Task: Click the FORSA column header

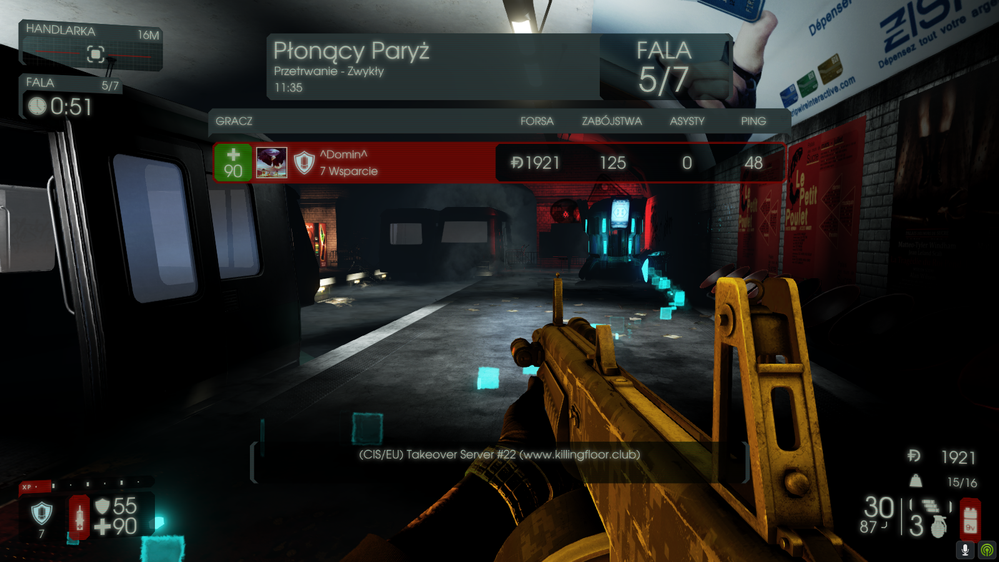Action: [x=537, y=121]
